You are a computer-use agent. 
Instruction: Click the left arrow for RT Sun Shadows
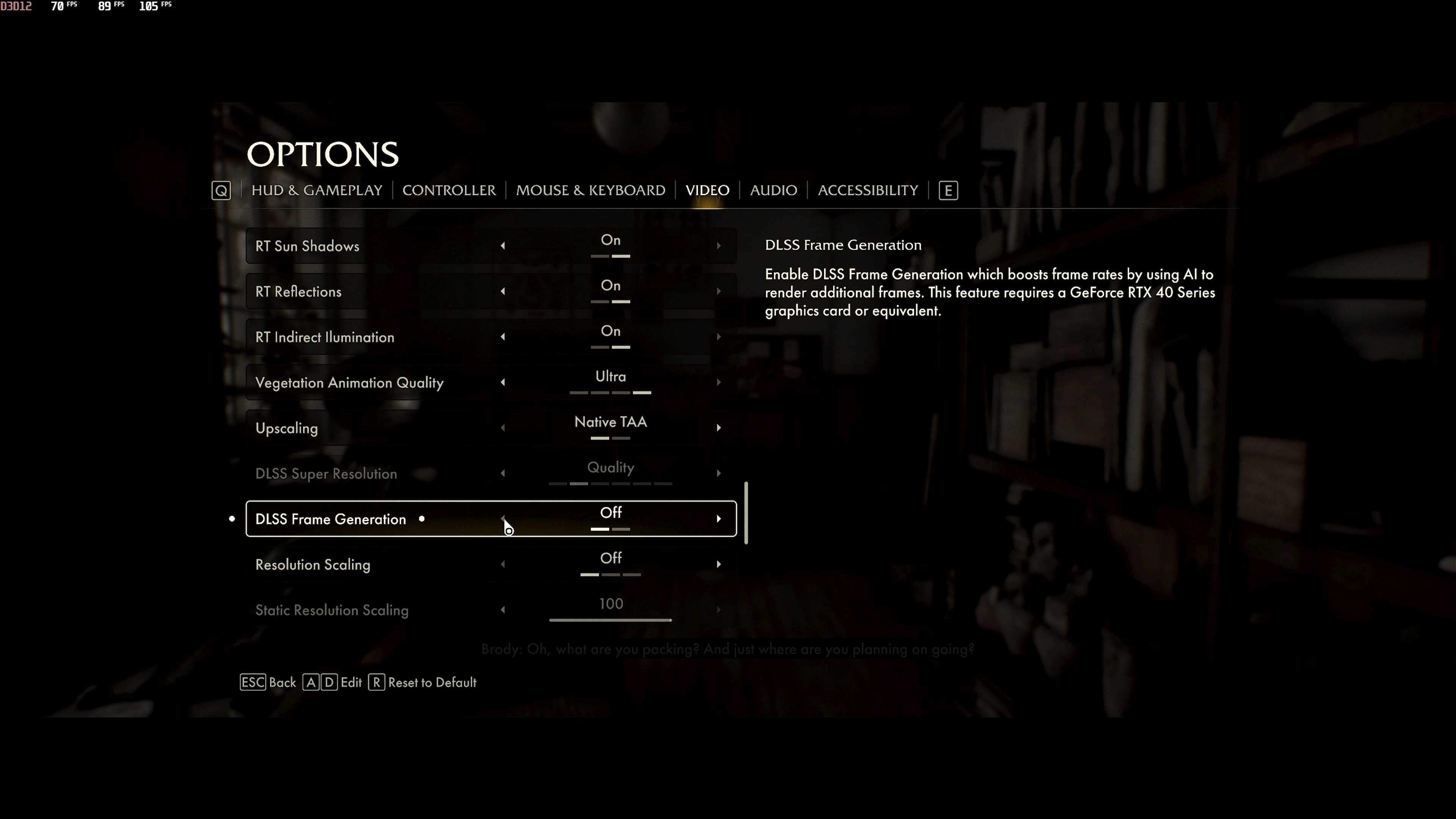click(x=502, y=246)
